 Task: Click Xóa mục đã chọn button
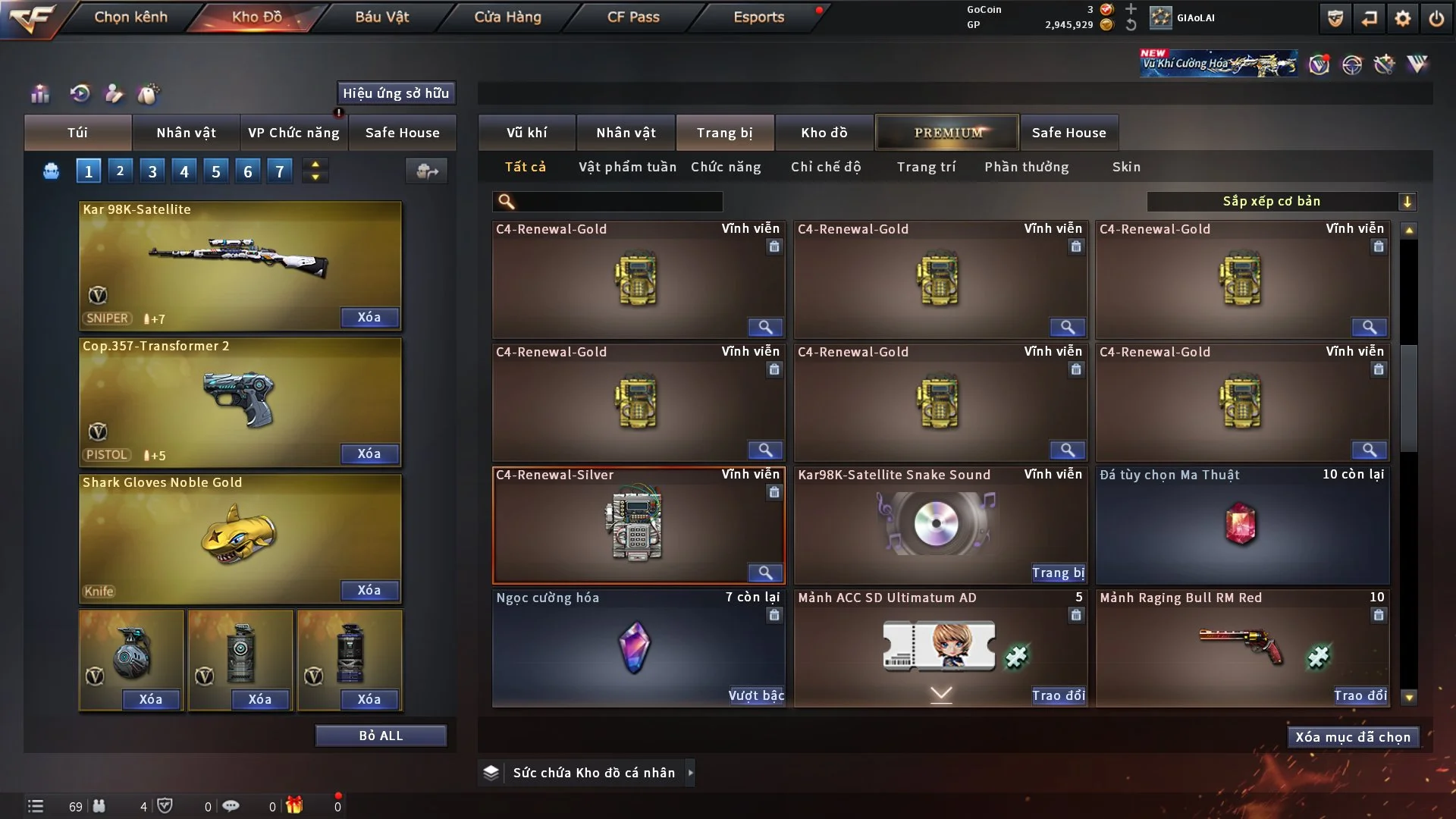coord(1353,737)
